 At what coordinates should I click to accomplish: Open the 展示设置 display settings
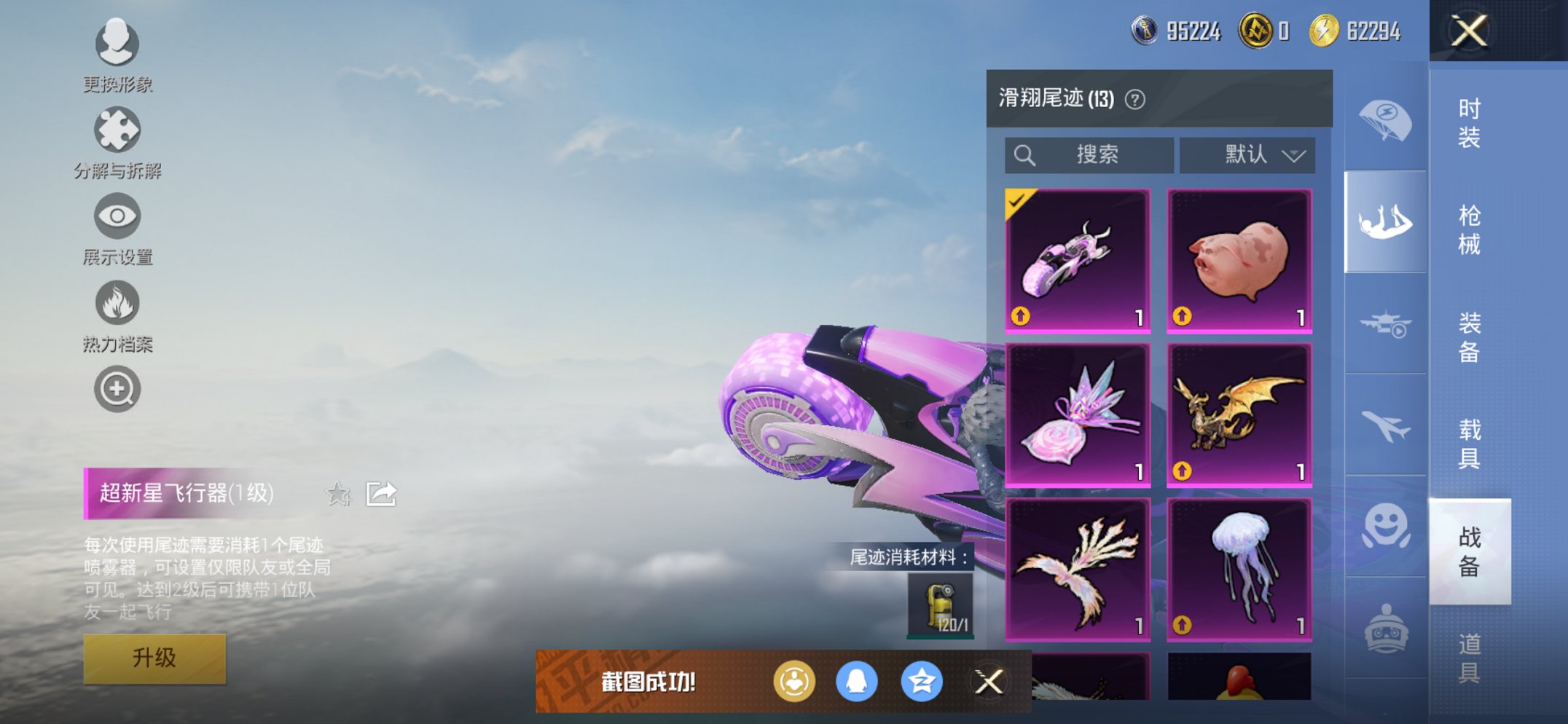117,217
